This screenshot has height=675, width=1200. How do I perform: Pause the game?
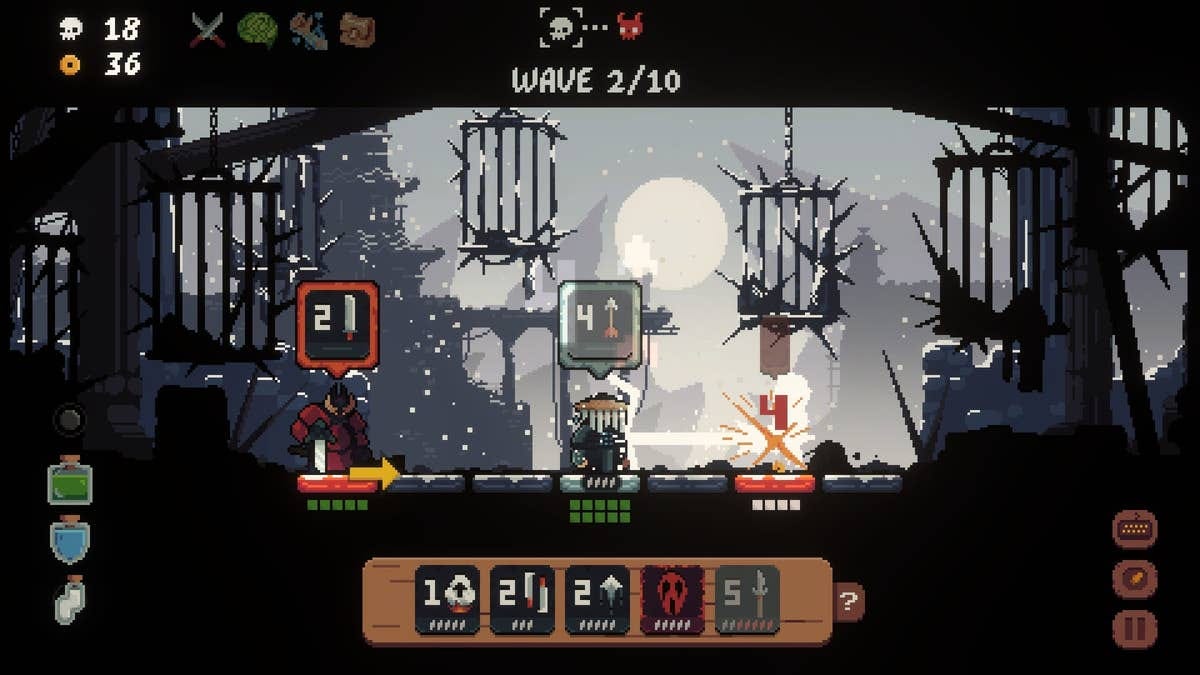(x=1135, y=629)
